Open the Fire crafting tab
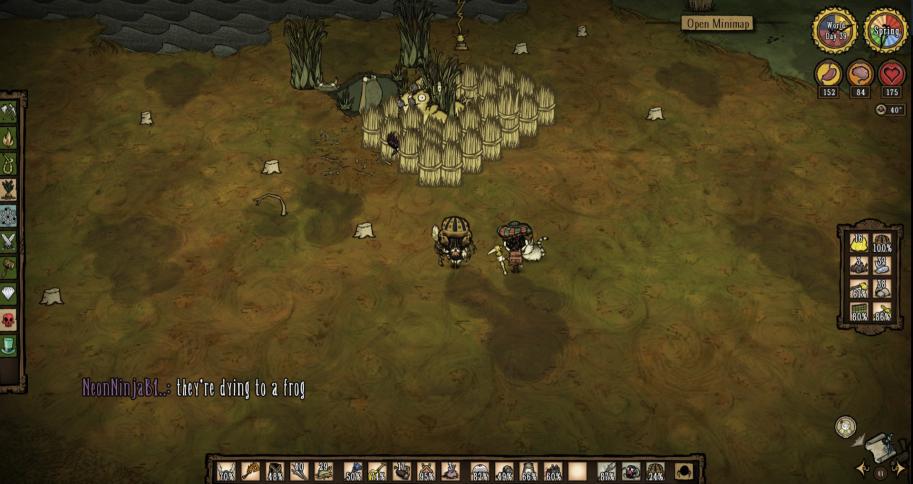Image resolution: width=913 pixels, height=484 pixels. pyautogui.click(x=10, y=137)
